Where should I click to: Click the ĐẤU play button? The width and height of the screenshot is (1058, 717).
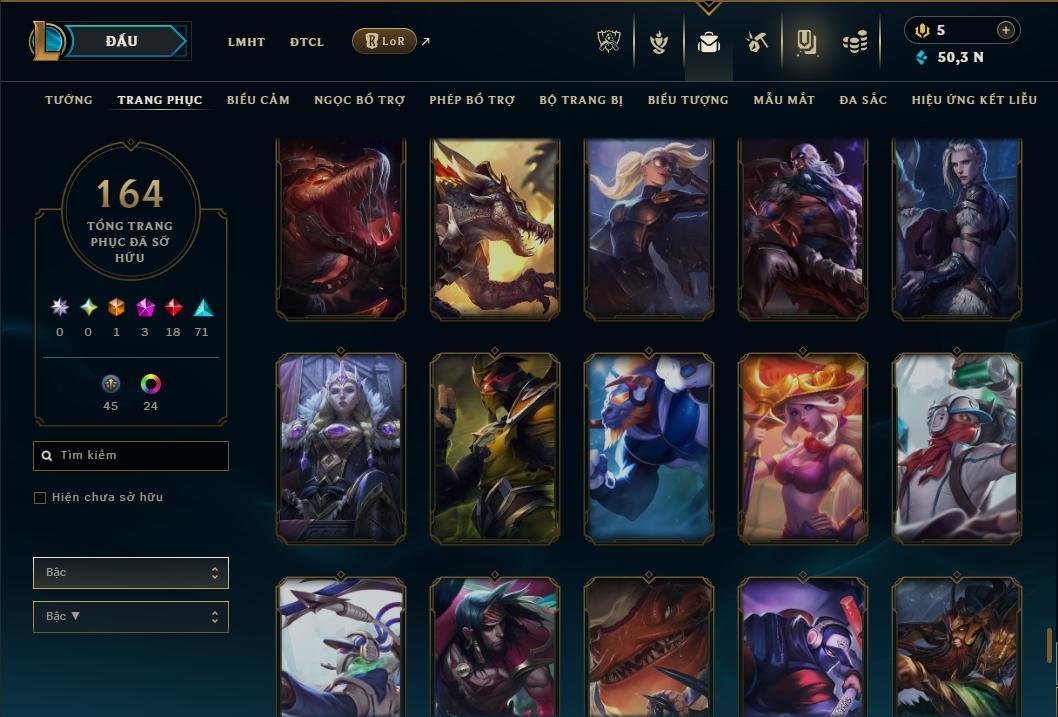[121, 41]
